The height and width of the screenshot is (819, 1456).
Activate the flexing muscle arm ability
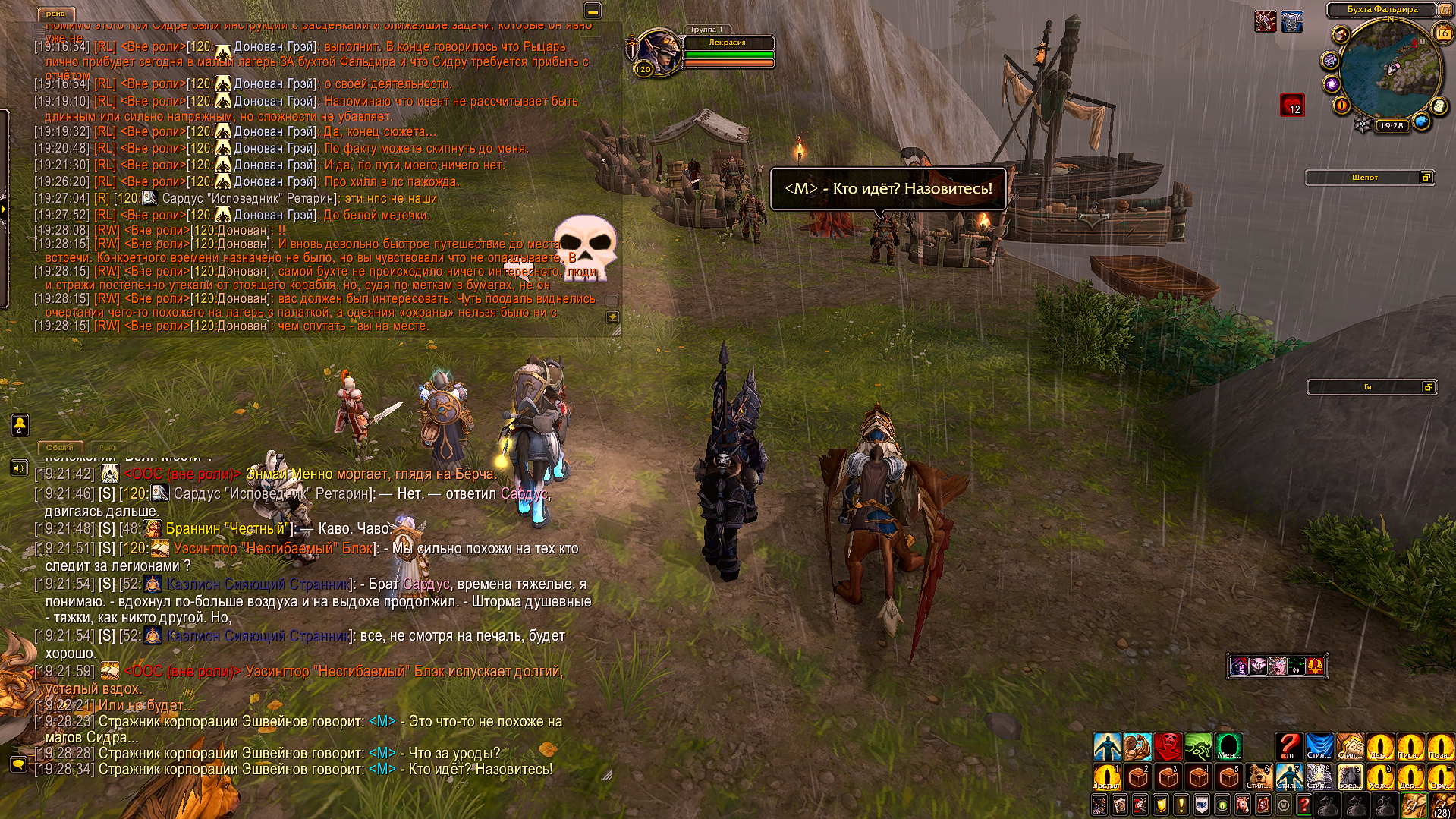tap(1138, 747)
